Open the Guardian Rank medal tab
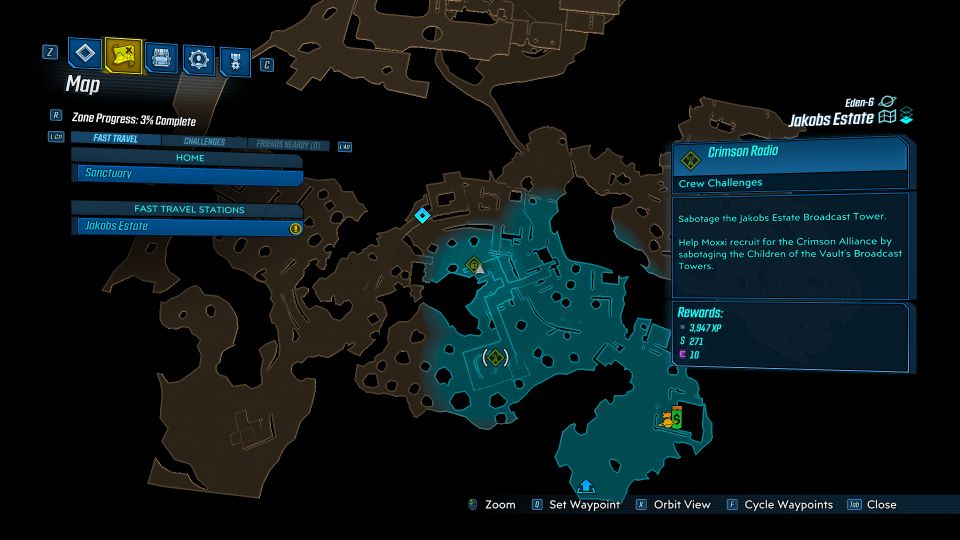 (x=235, y=61)
